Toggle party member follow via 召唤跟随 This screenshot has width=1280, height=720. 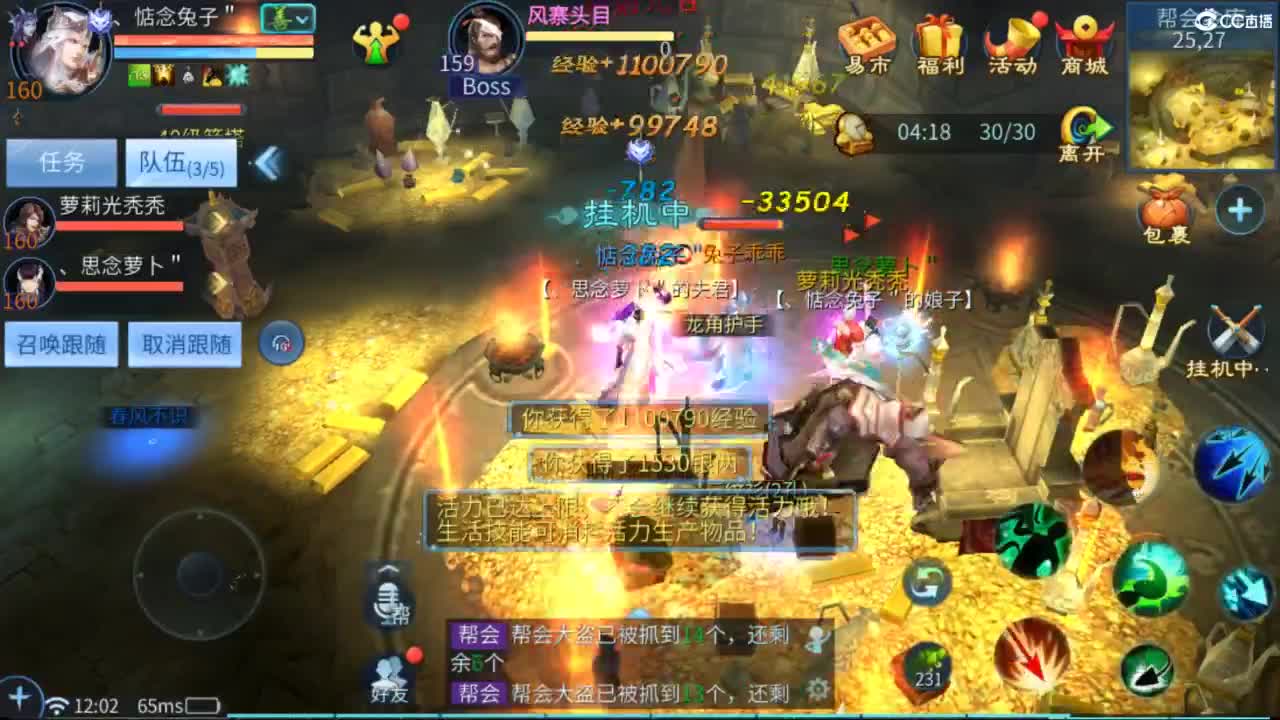(x=61, y=345)
